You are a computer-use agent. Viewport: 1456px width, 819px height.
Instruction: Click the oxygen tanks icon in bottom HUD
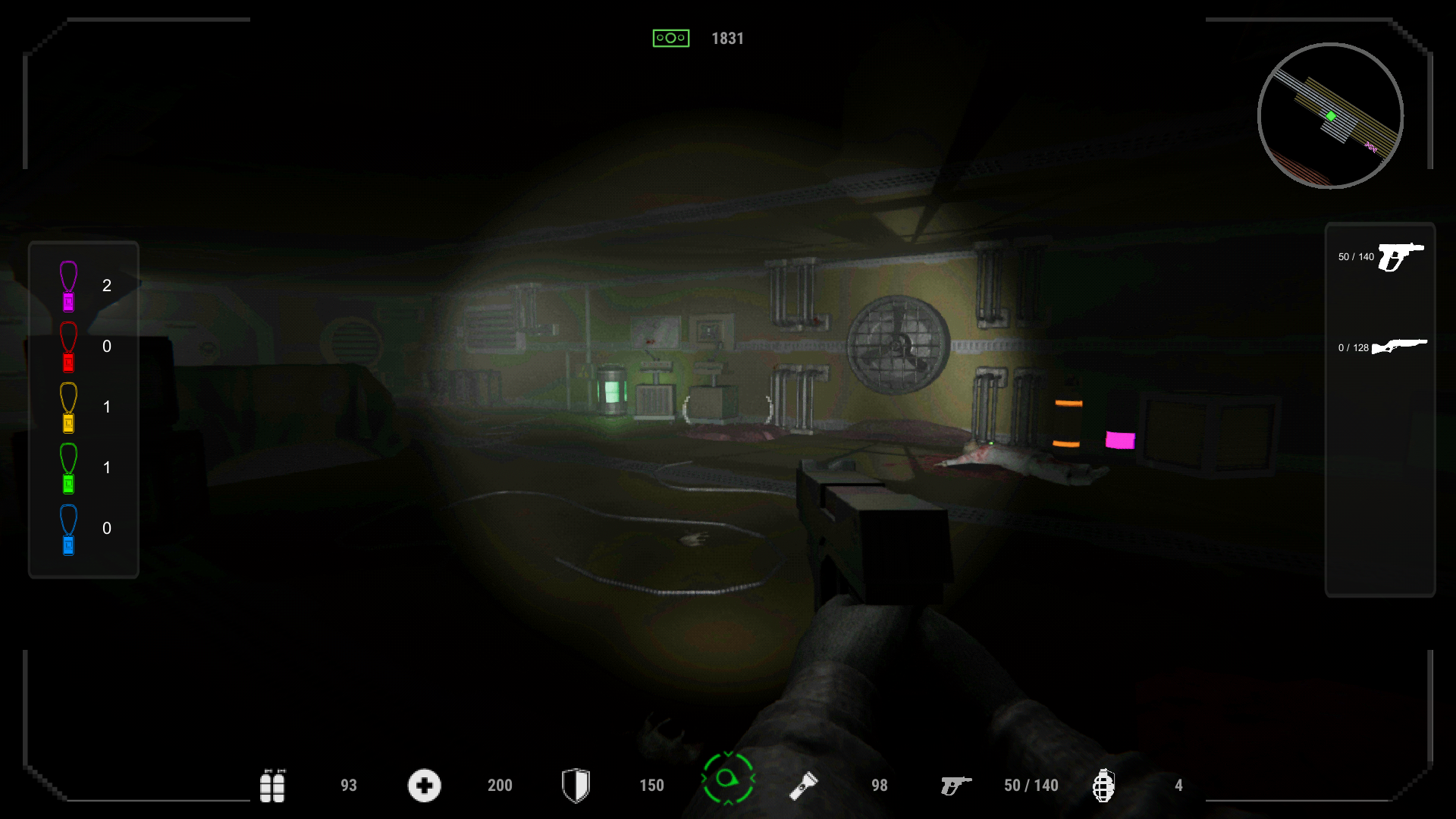pos(274,786)
